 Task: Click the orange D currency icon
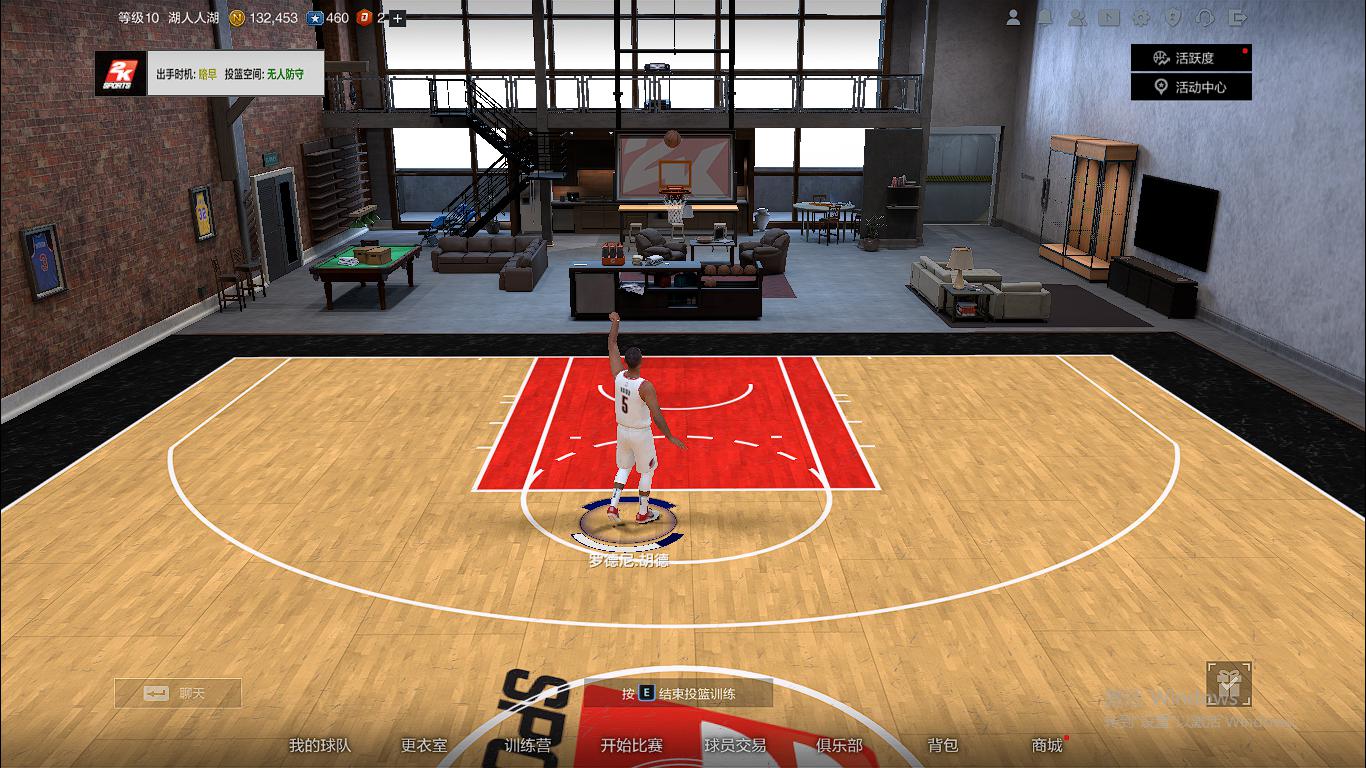click(364, 17)
